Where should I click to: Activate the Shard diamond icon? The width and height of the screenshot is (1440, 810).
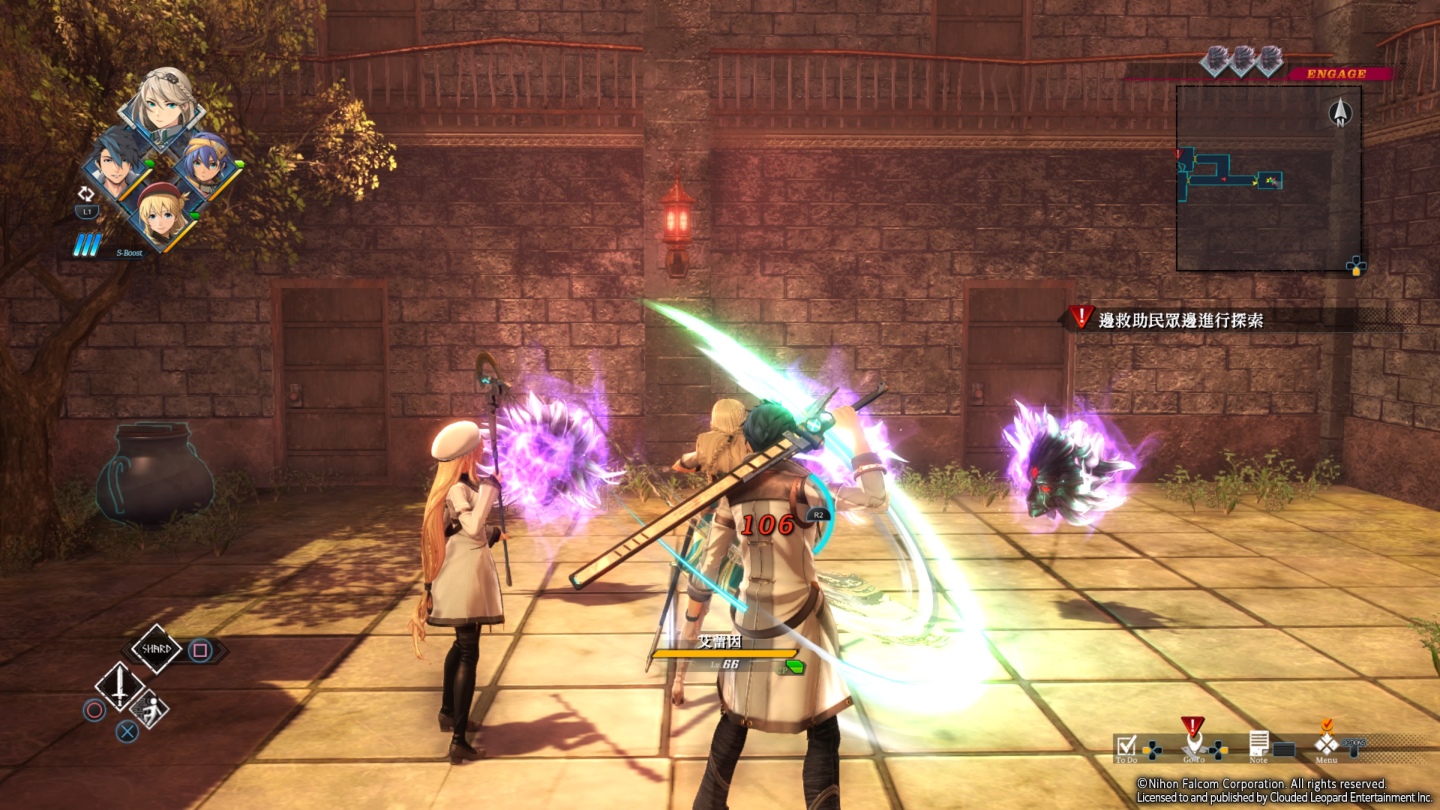(x=157, y=649)
